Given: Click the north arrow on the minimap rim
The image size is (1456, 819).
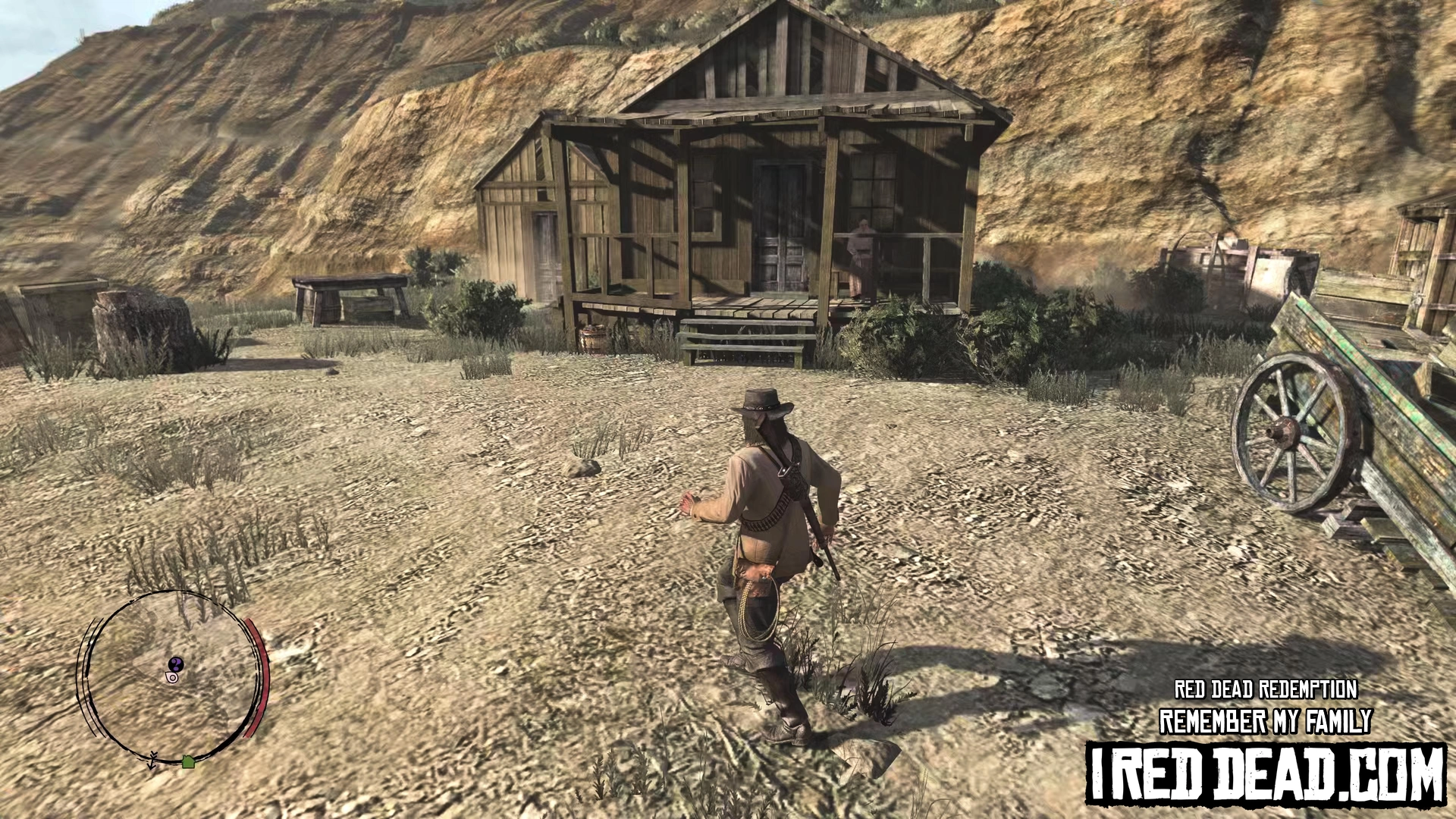Looking at the screenshot, I should coord(153,759).
